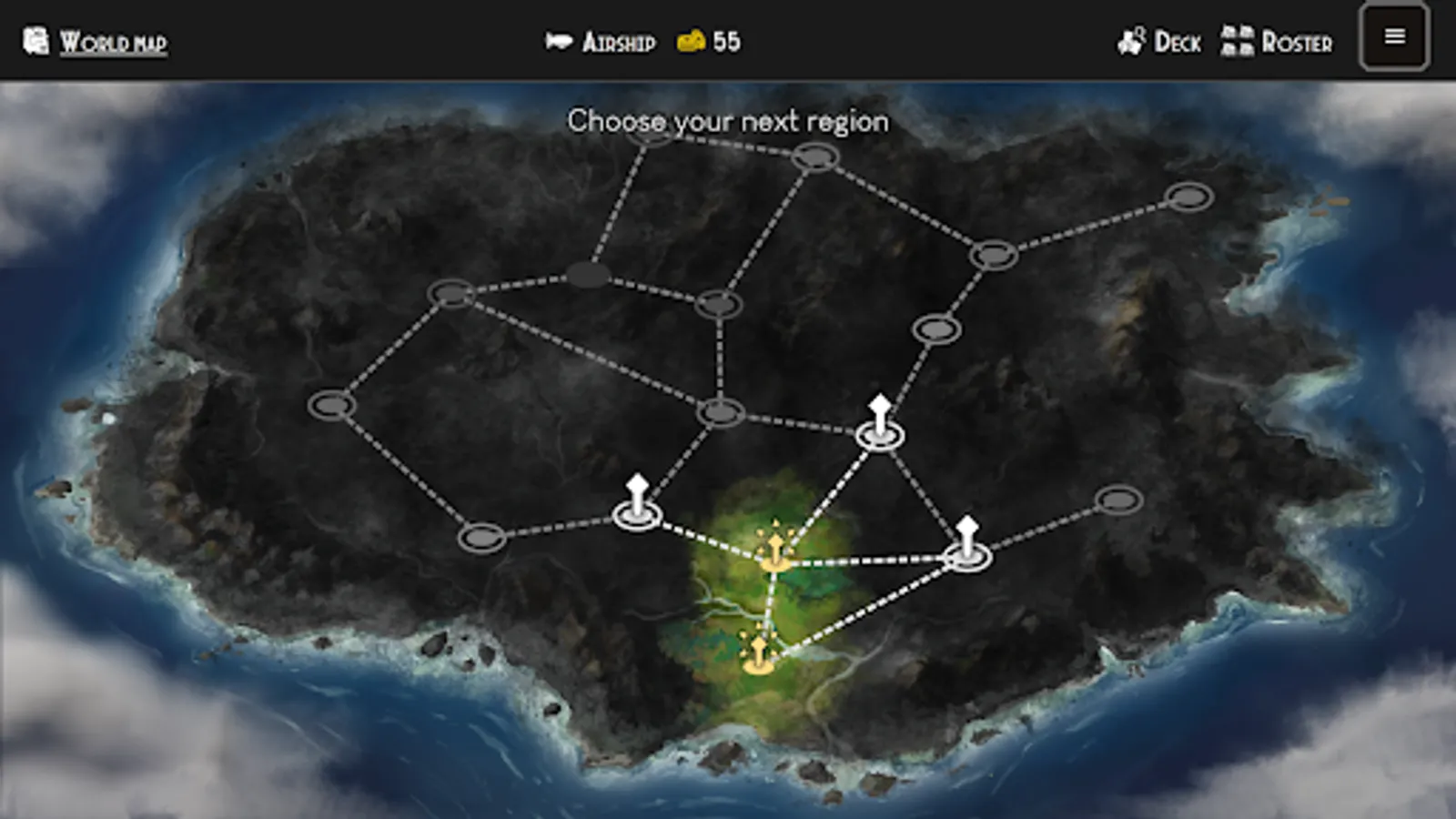Click the 'Choose your next region' heading
This screenshot has height=819, width=1456.
coord(728,119)
